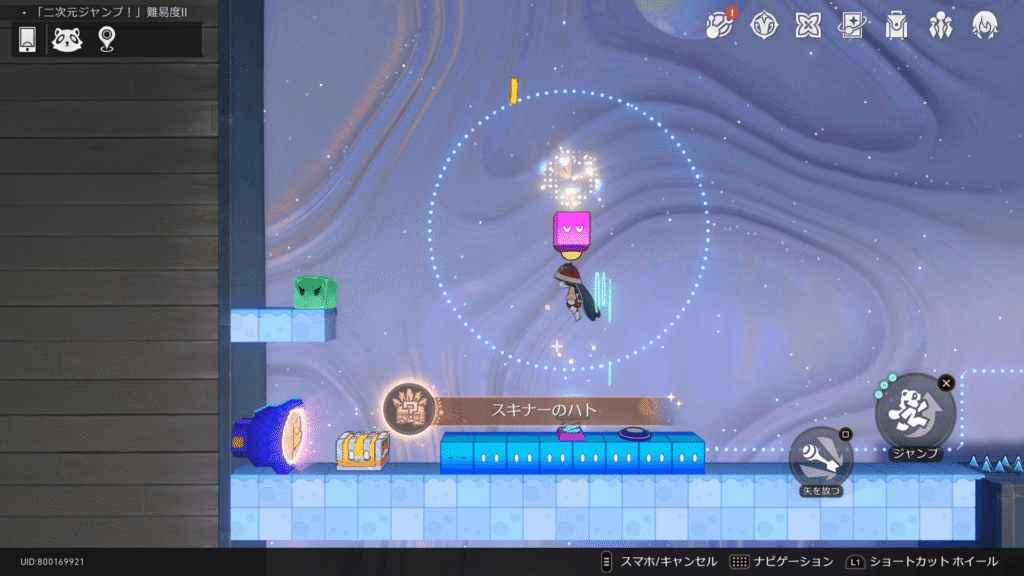
Task: Show the four-petal flower events icon
Action: pos(808,25)
